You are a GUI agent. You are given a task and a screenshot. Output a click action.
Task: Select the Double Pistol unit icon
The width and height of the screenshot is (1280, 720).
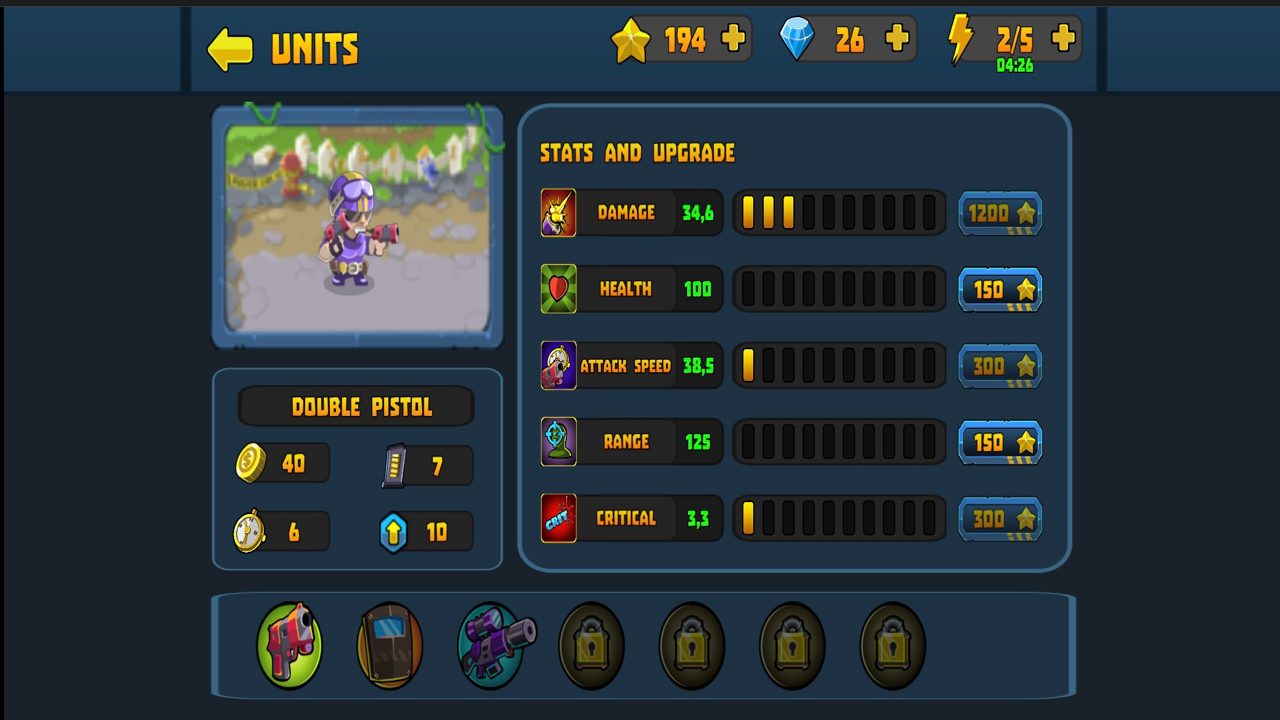coord(289,644)
